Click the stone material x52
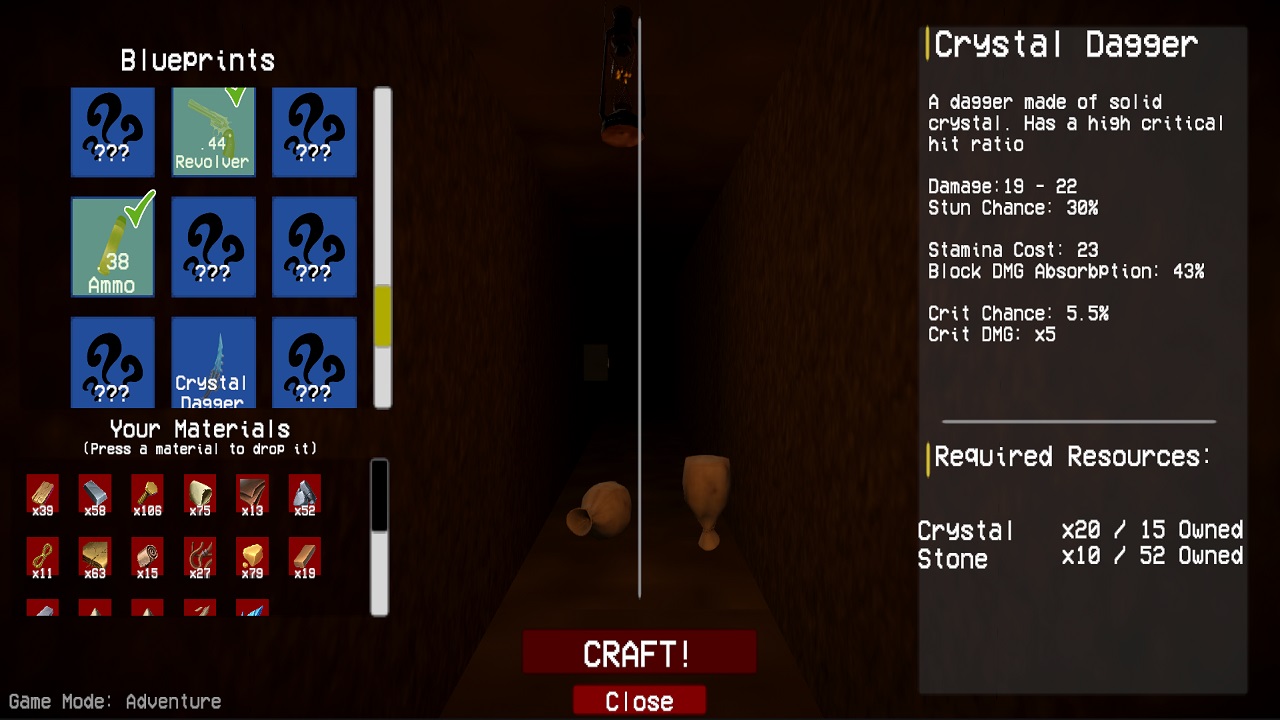Image resolution: width=1280 pixels, height=720 pixels. pos(302,493)
